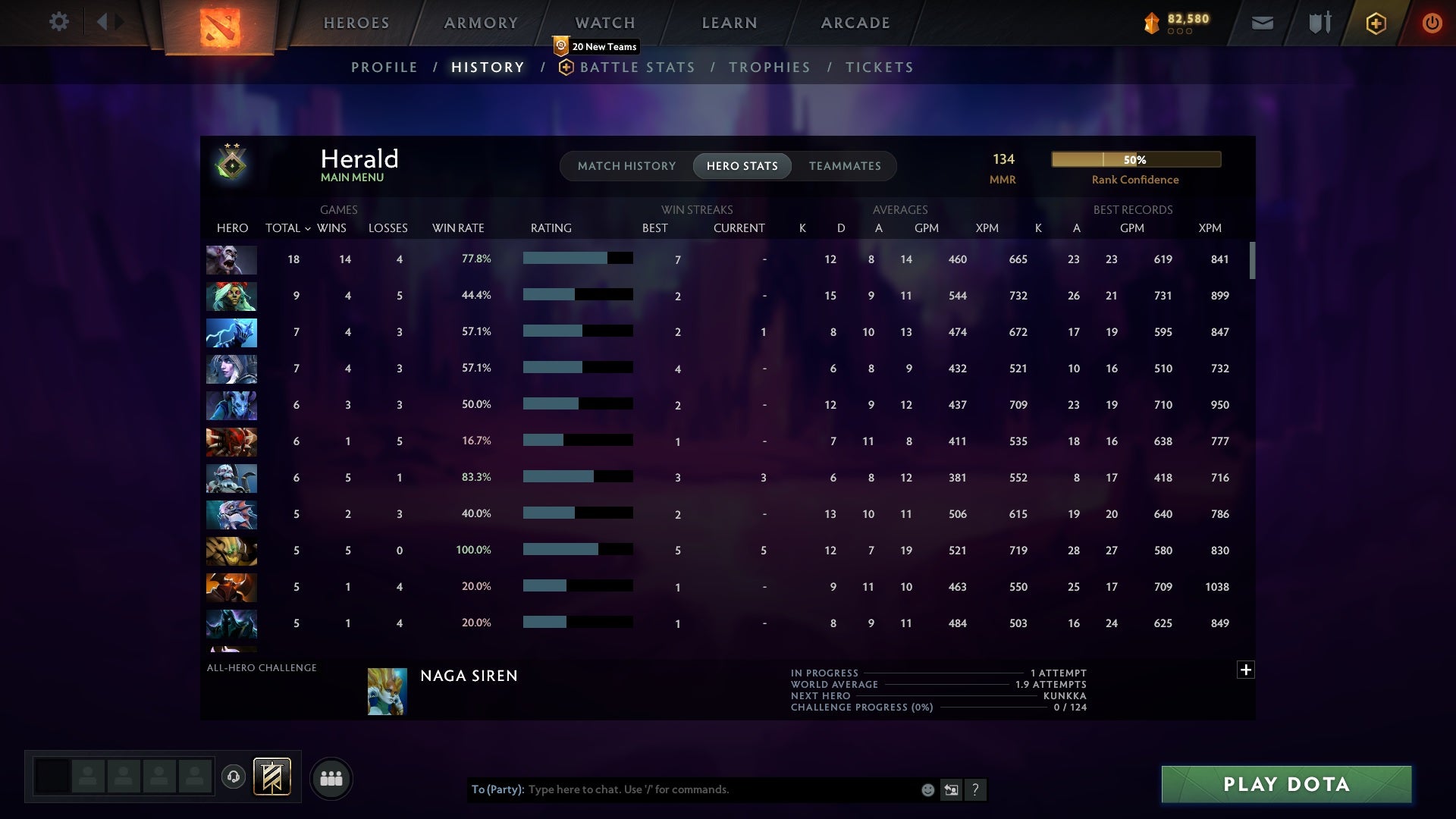This screenshot has height=819, width=1456.
Task: Click the 20 New Teams notification
Action: pyautogui.click(x=596, y=46)
